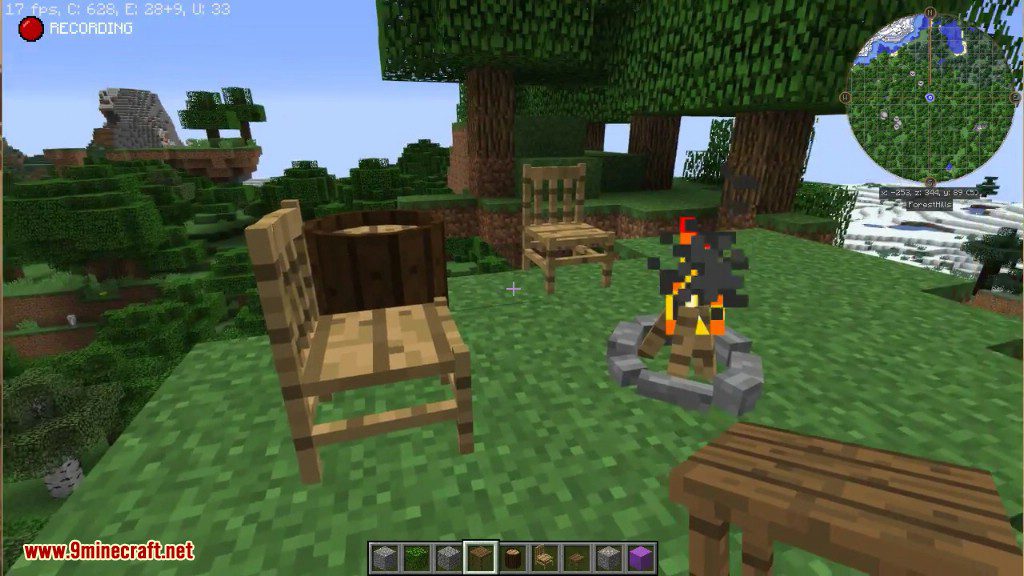Screen dimensions: 1024x576
Task: Click the player position marker on minimap
Action: pos(930,97)
